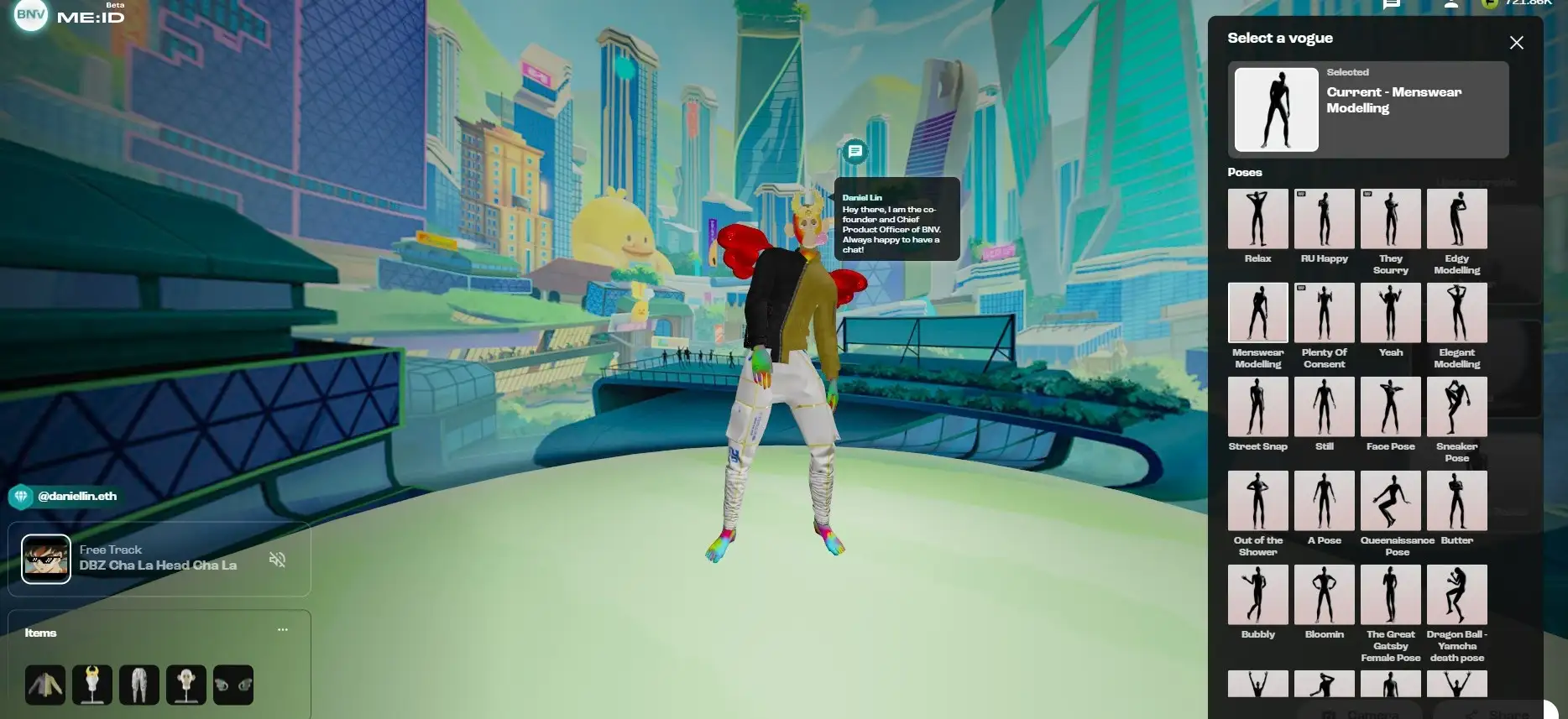Choose the Queenaissance Pose
The image size is (1568, 719).
click(1390, 501)
